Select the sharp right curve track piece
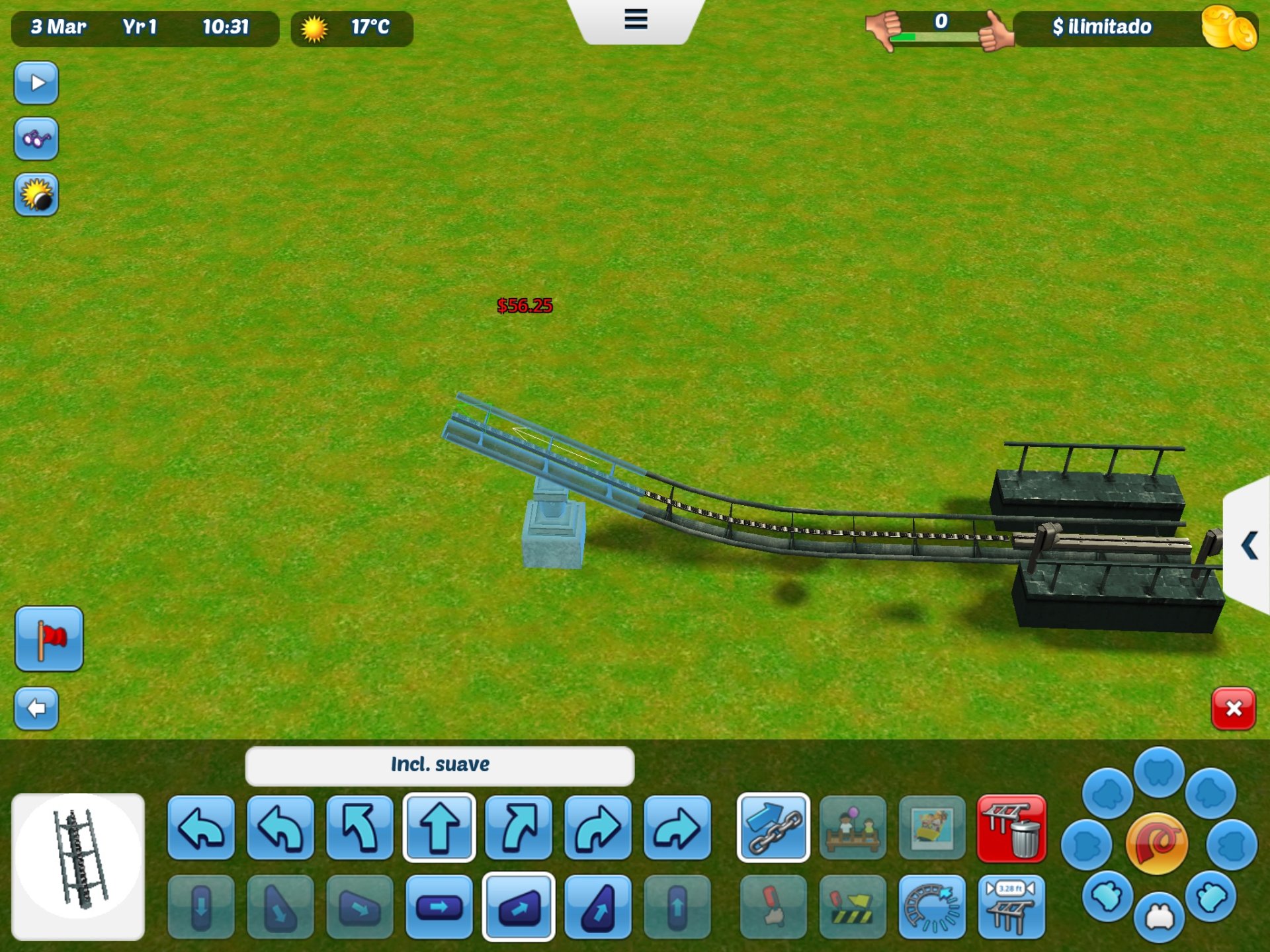1270x952 pixels. (x=678, y=828)
